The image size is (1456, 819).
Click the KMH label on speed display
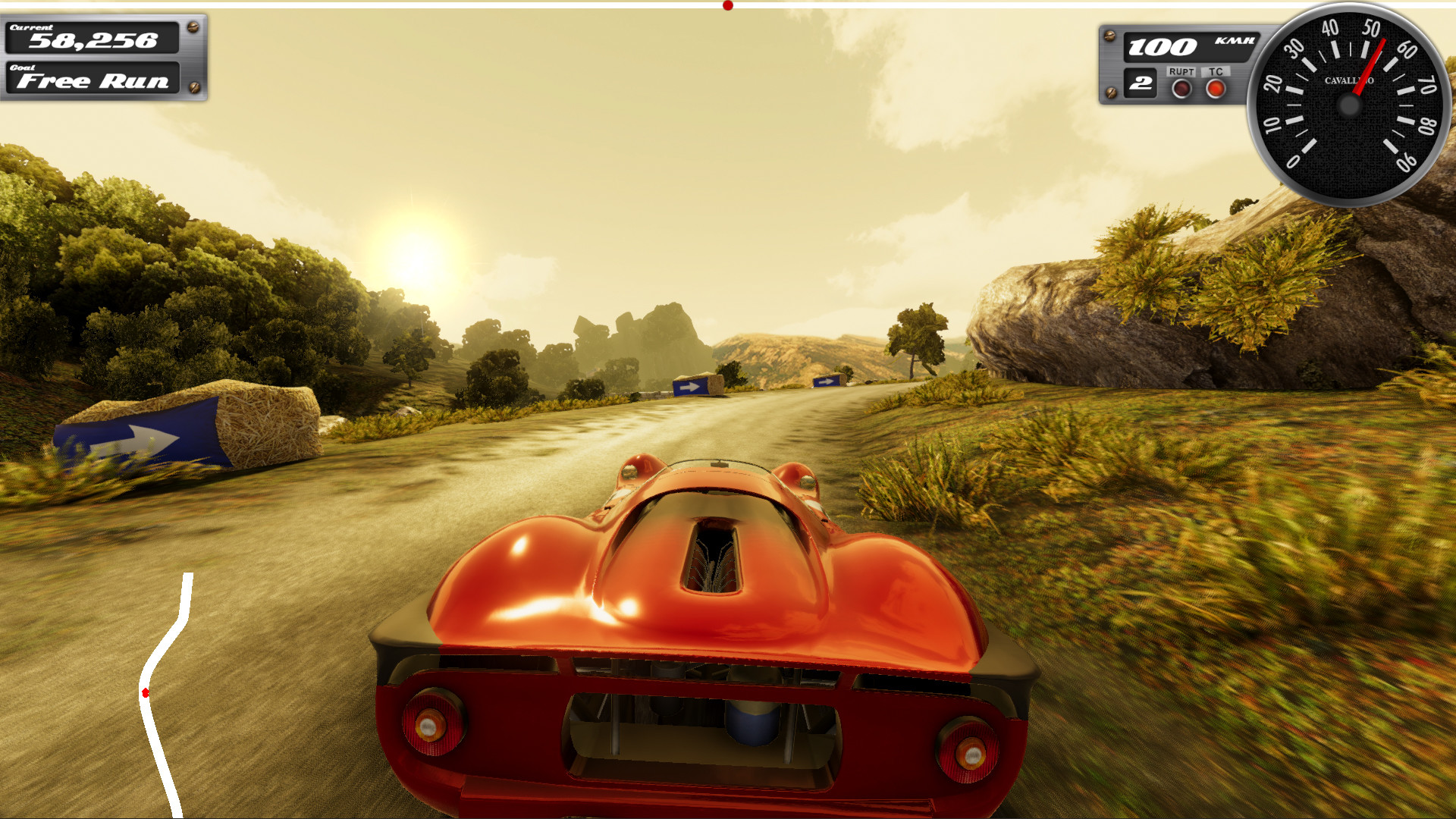[x=1234, y=39]
